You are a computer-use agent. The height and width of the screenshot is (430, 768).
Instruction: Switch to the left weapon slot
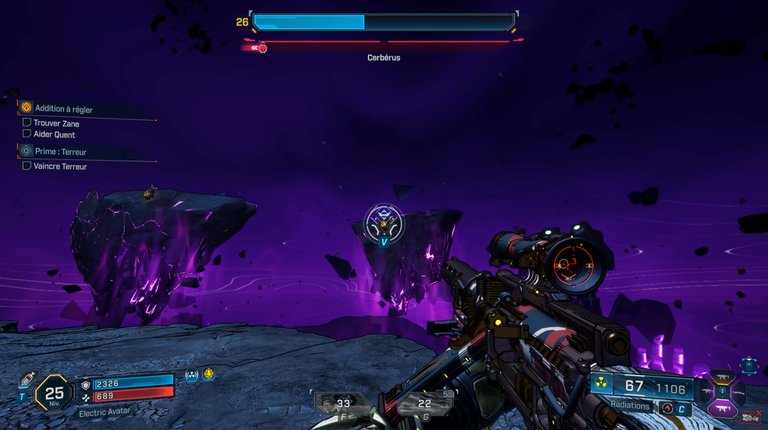(x=703, y=391)
